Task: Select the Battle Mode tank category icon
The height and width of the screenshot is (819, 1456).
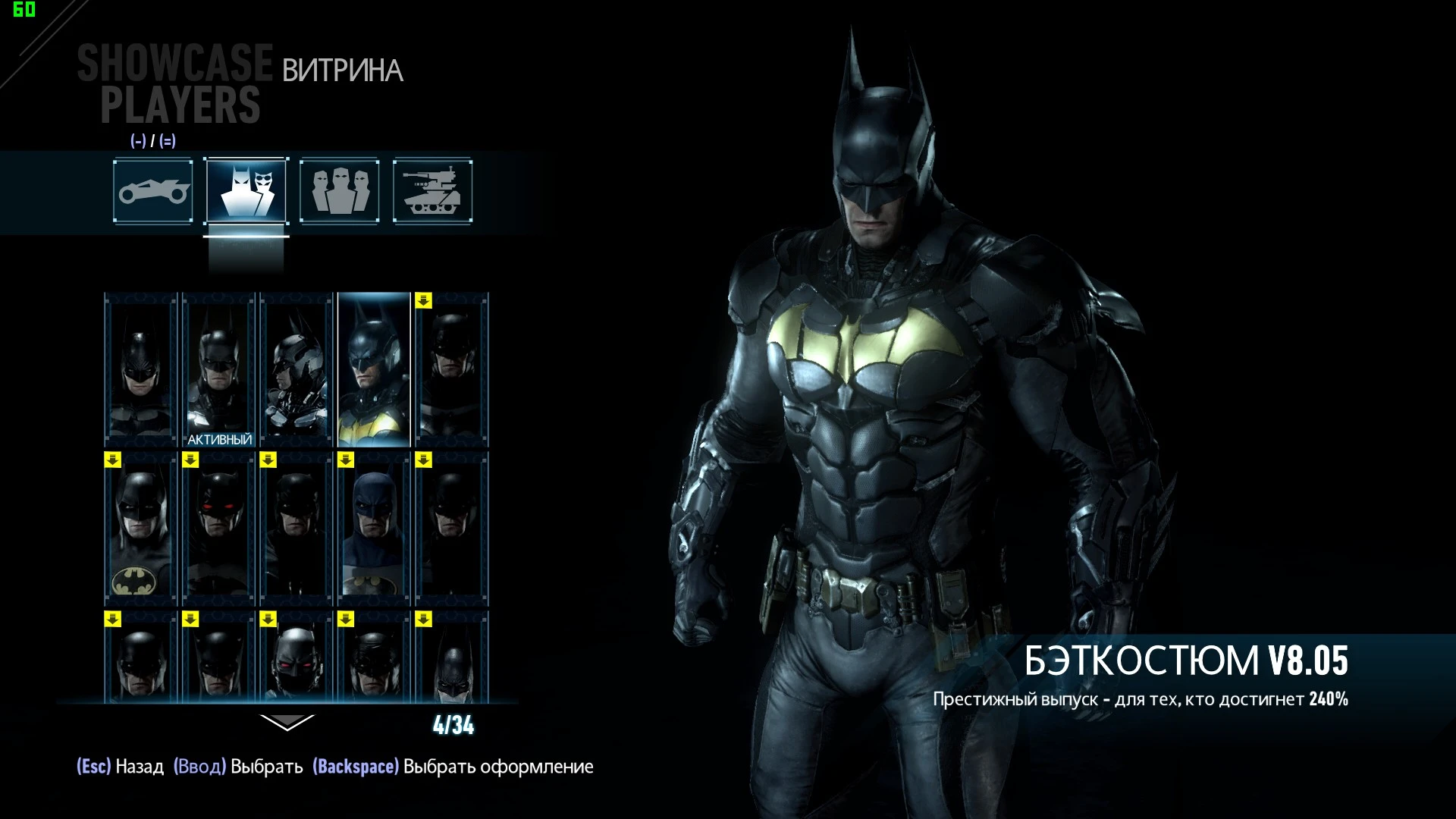Action: tap(432, 191)
